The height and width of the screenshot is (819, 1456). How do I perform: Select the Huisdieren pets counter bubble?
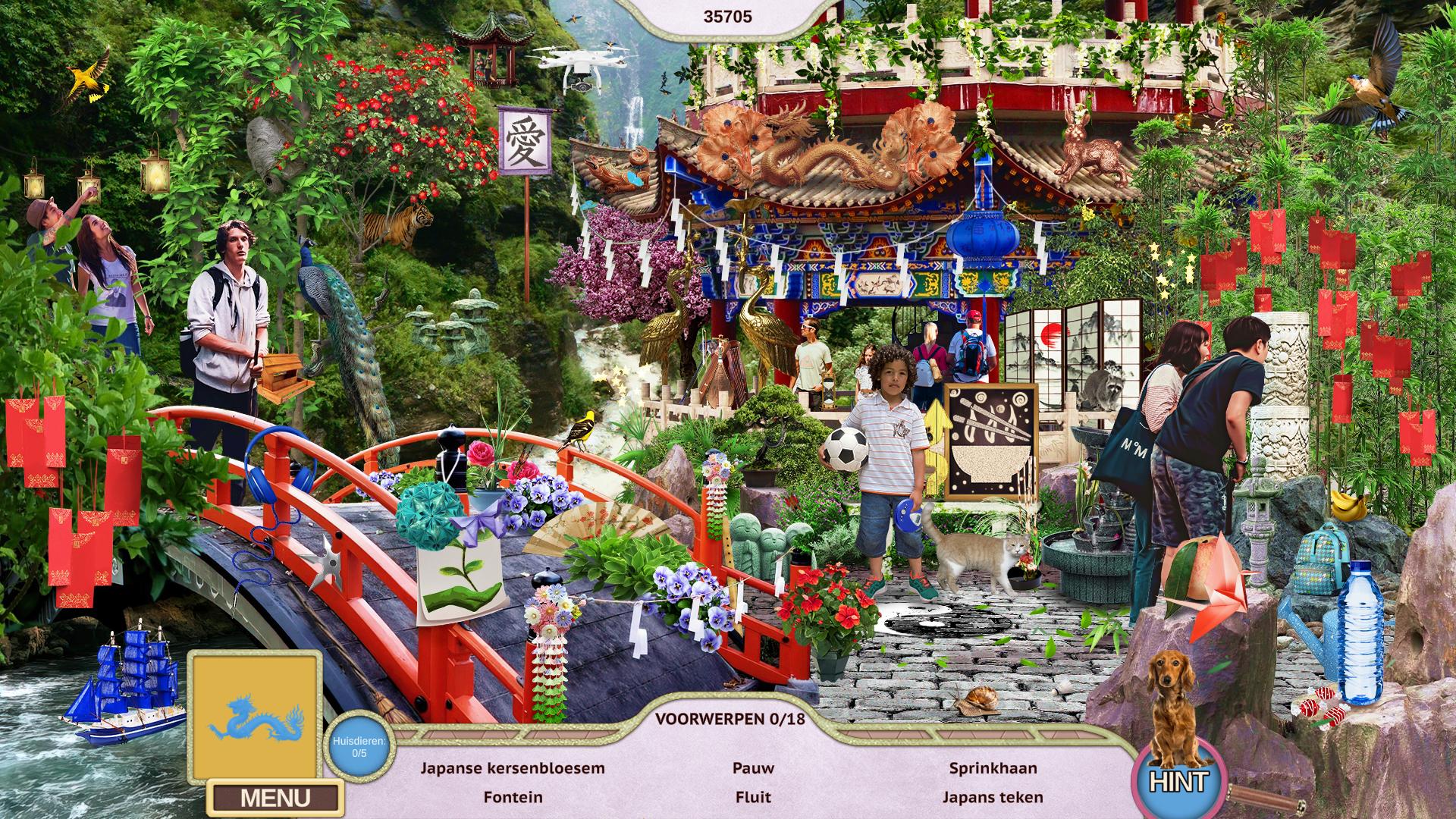pos(359,746)
